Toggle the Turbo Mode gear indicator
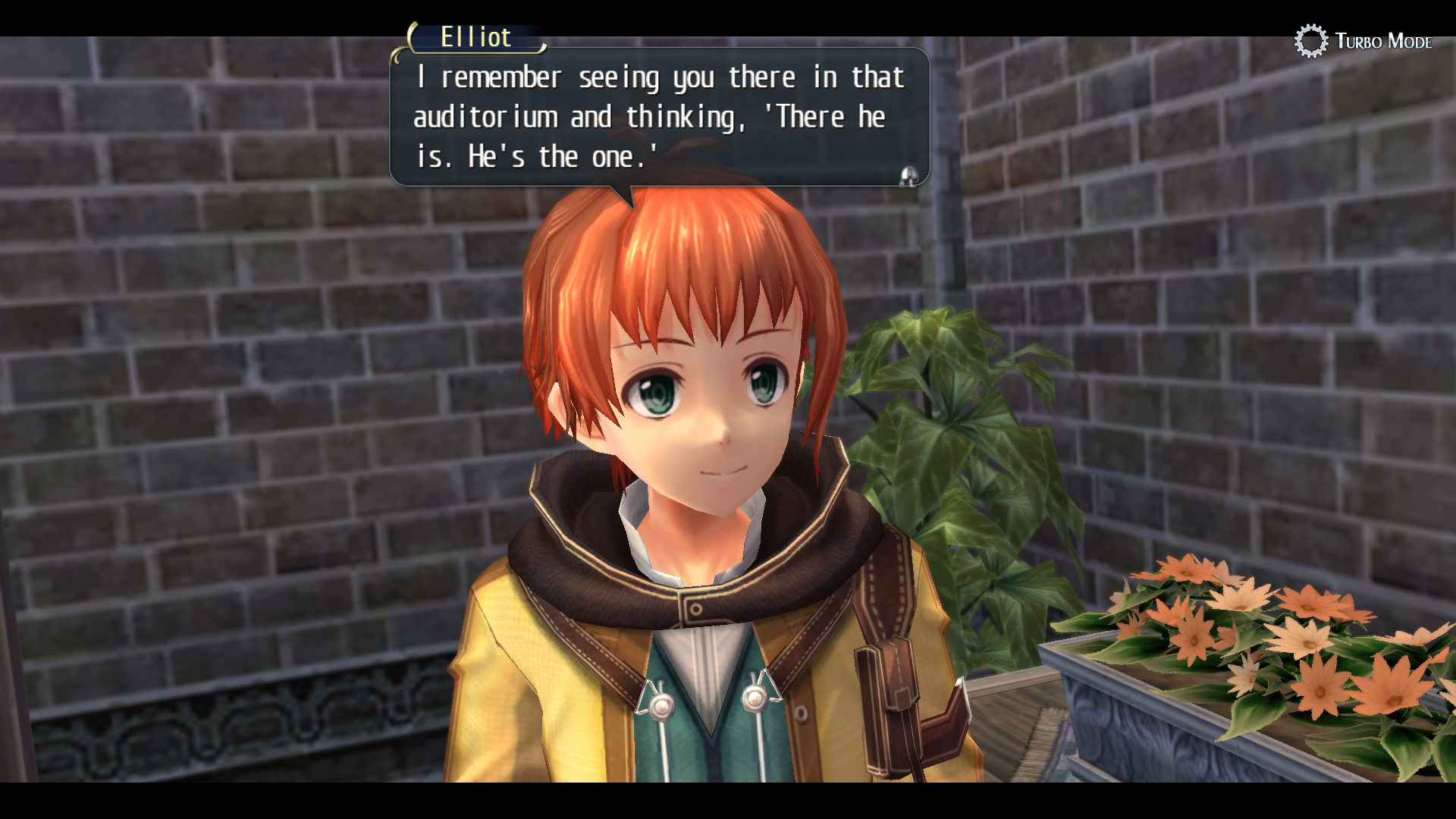Image resolution: width=1456 pixels, height=819 pixels. [1310, 41]
